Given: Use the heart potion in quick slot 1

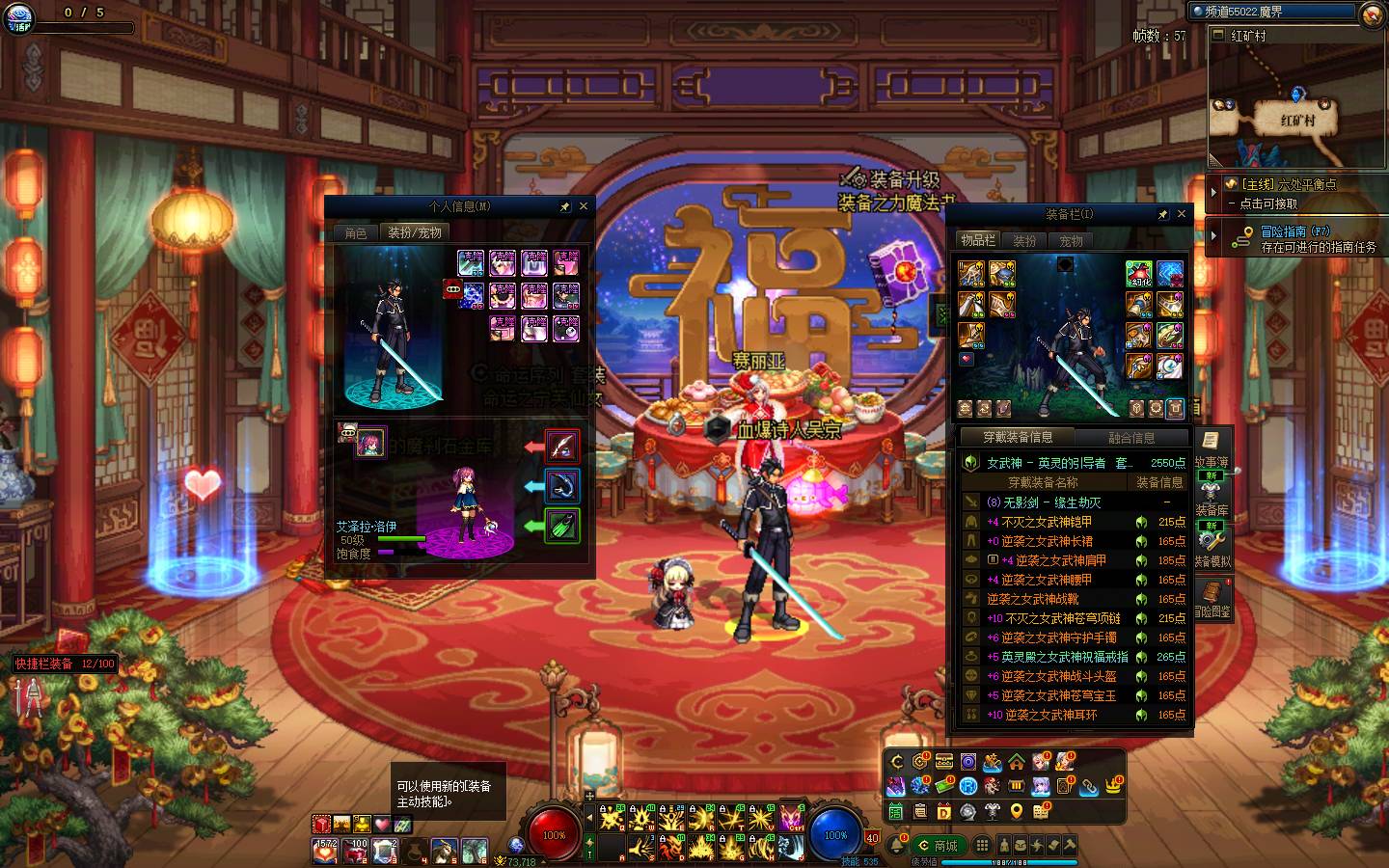Looking at the screenshot, I should coord(324,850).
